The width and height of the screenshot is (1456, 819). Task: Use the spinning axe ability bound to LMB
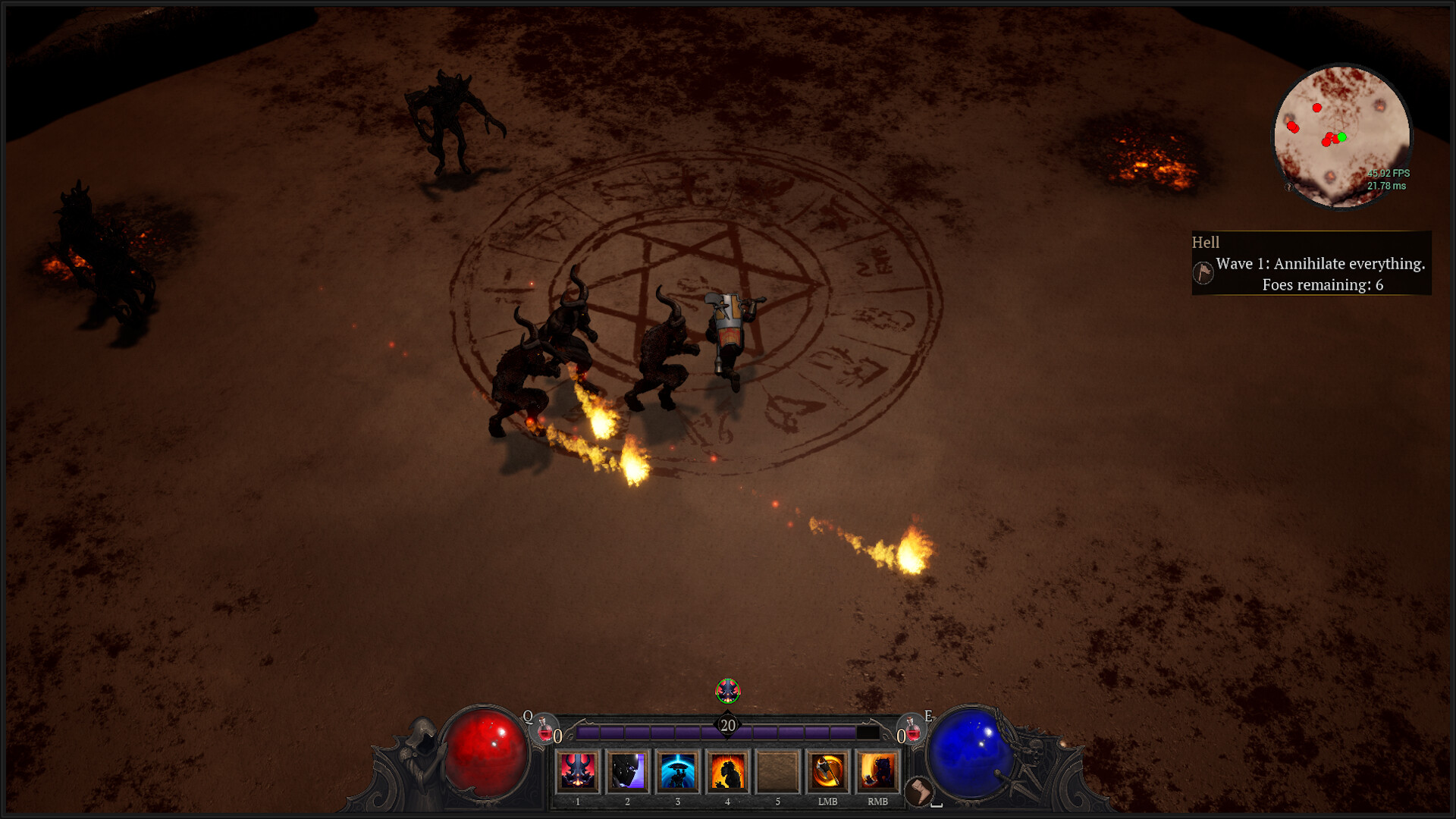click(827, 772)
